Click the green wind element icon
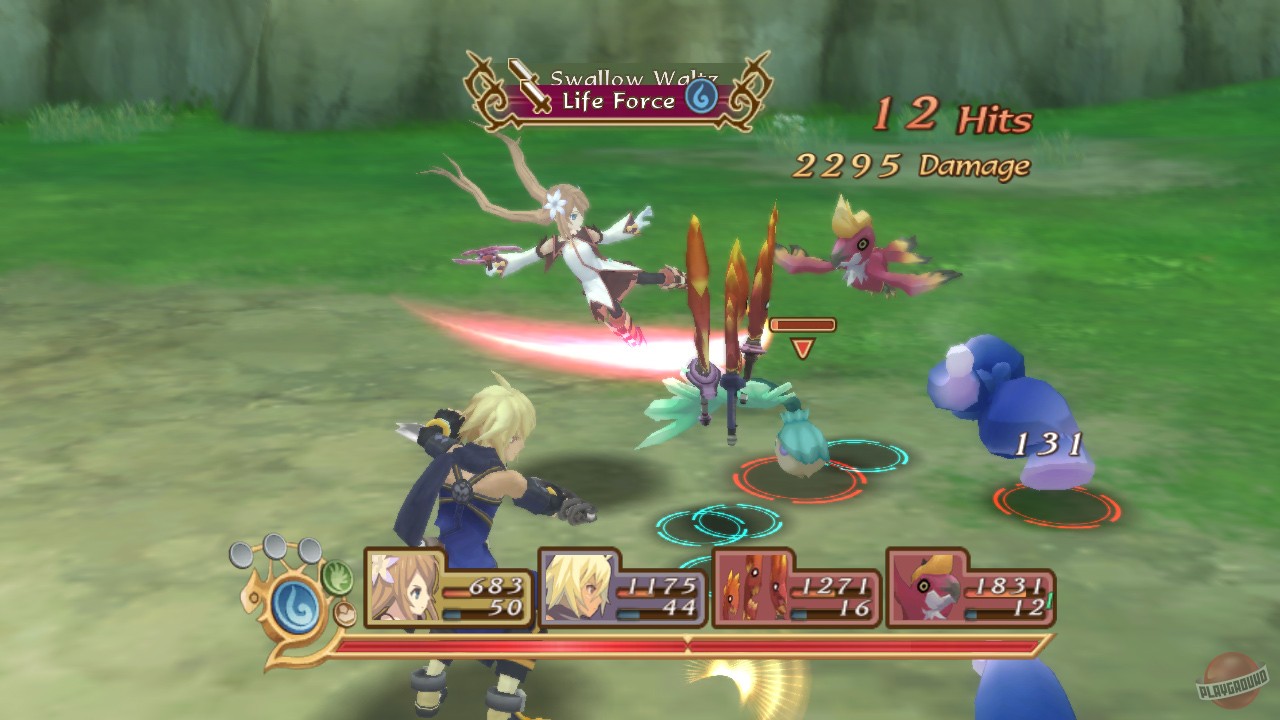Image resolution: width=1280 pixels, height=720 pixels. 337,578
